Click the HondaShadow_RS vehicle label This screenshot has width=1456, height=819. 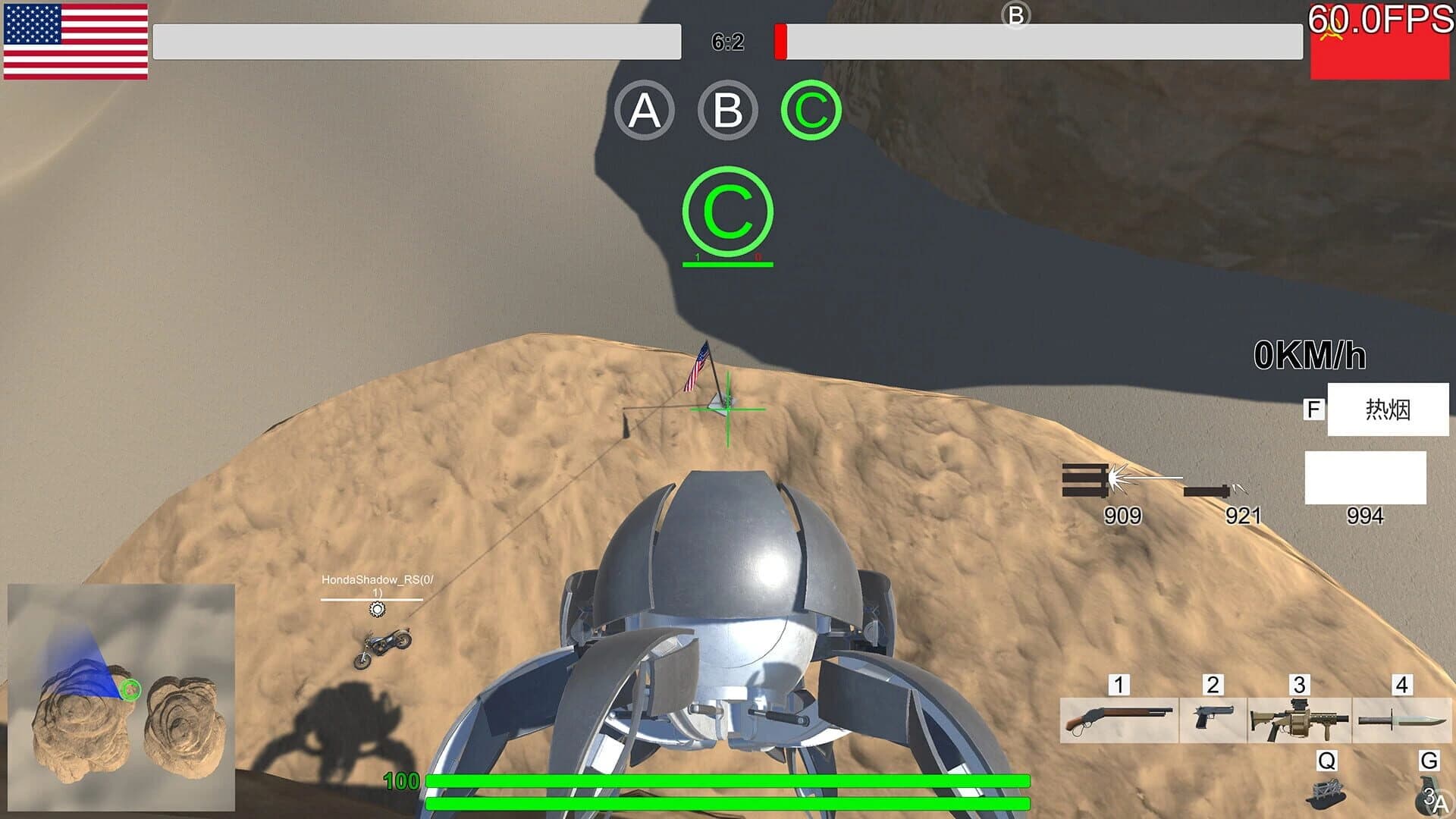pos(379,578)
